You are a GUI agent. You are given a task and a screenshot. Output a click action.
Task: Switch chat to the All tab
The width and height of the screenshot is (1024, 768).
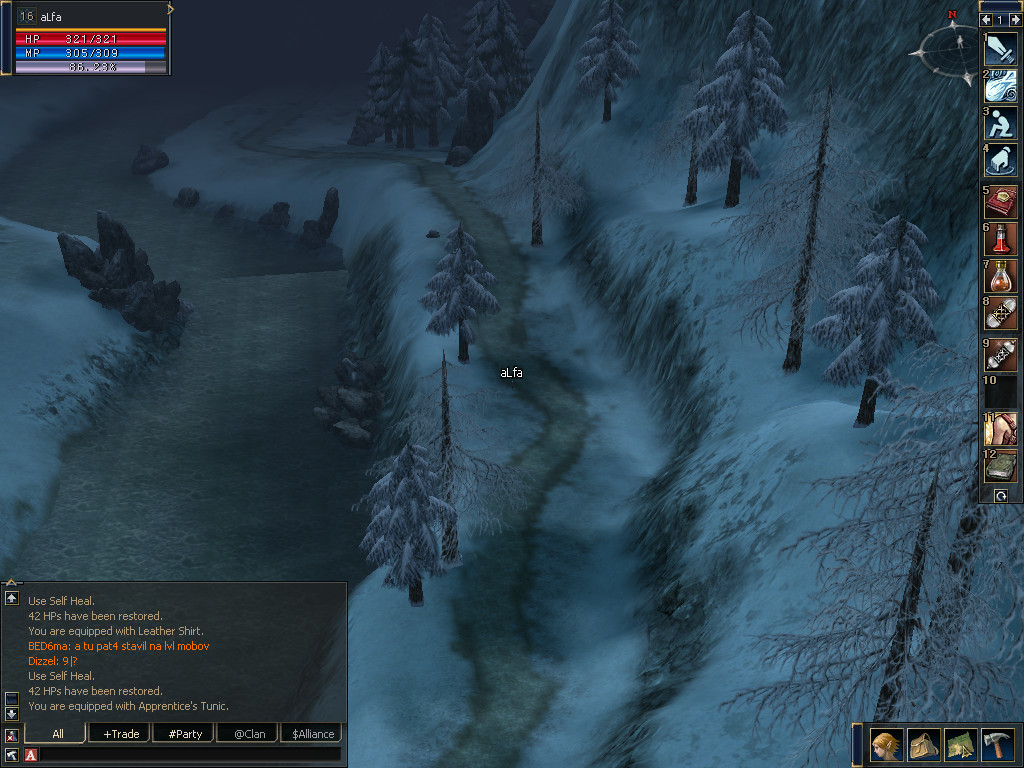point(58,734)
